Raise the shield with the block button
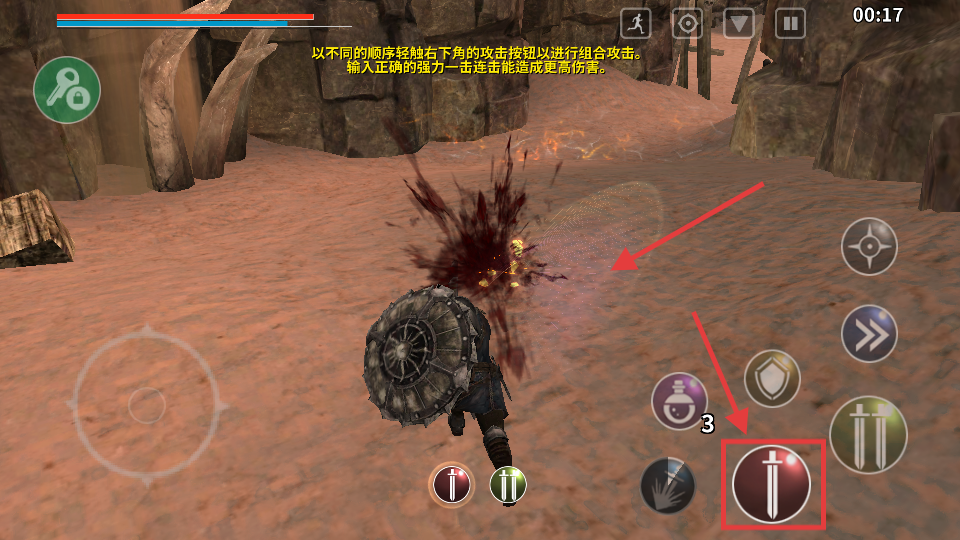Viewport: 960px width, 540px height. point(772,378)
